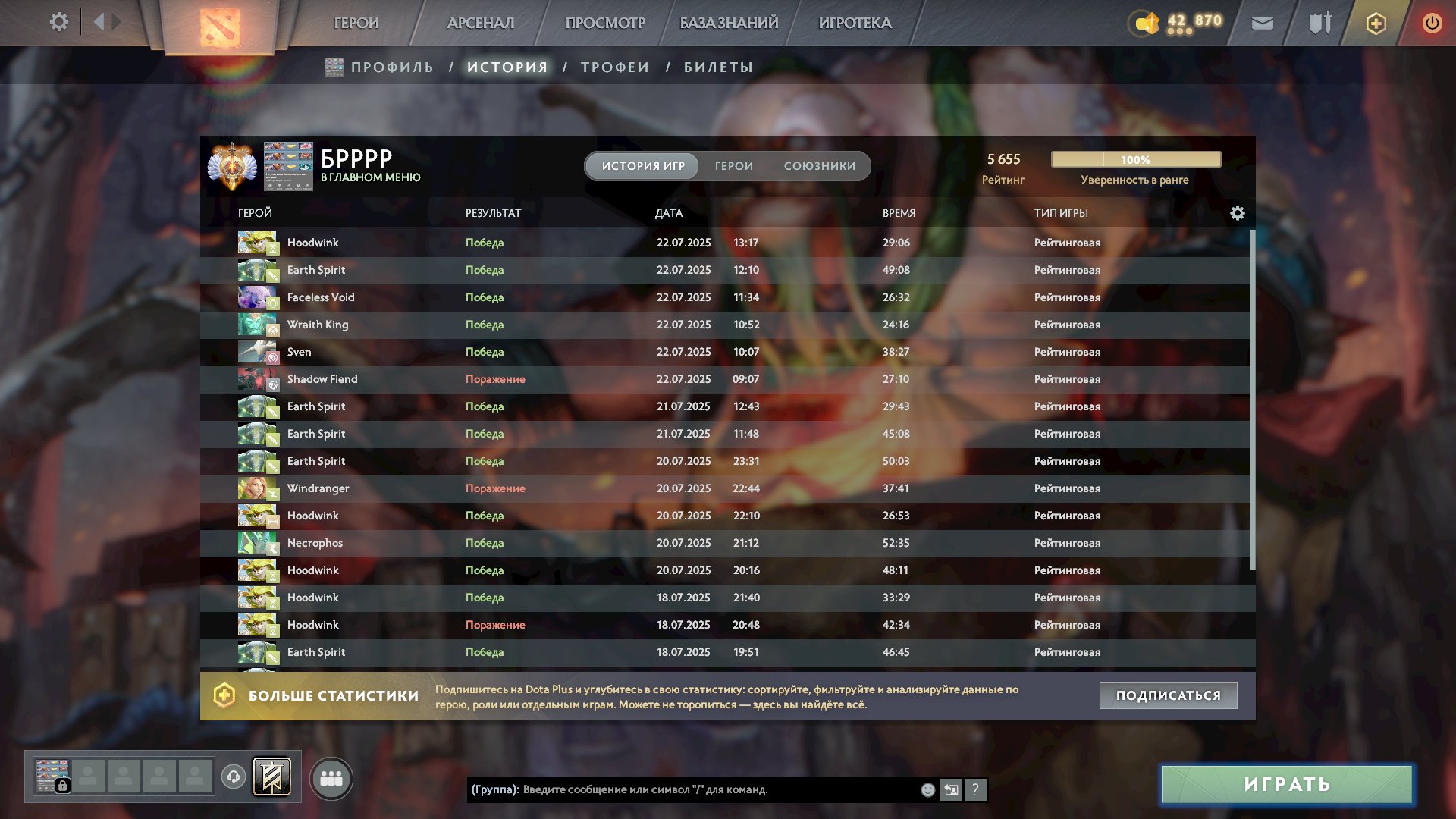Click the ПОДПИСАТЬСЯ button
The height and width of the screenshot is (819, 1456).
pos(1168,695)
